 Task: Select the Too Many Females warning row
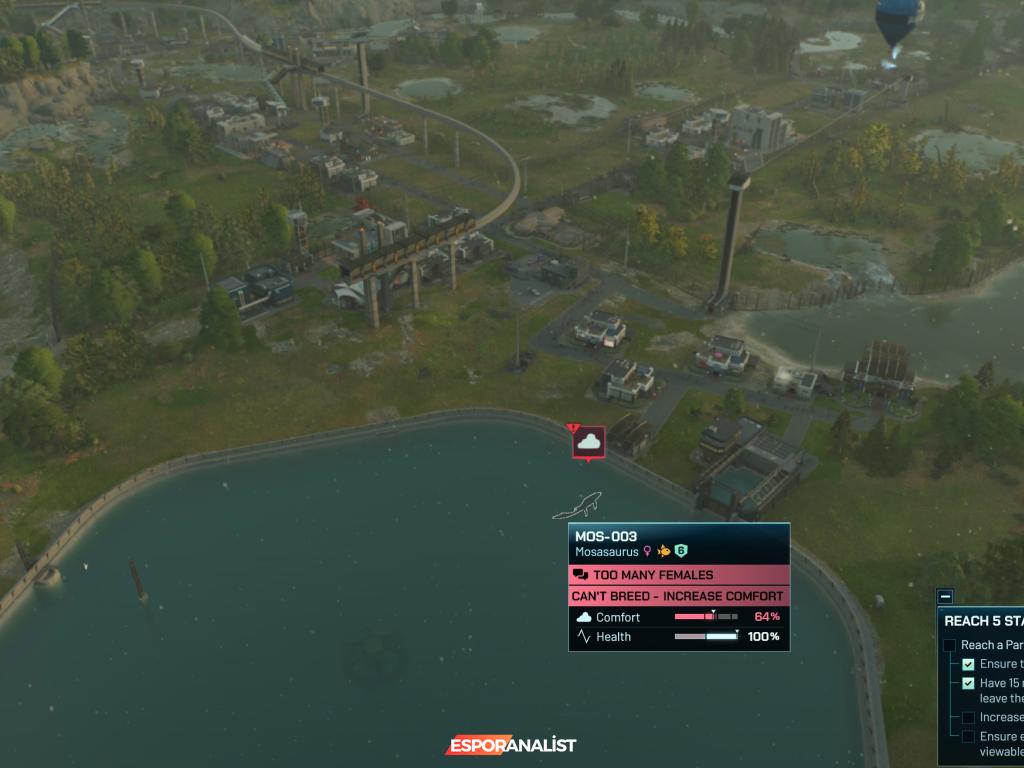(x=678, y=575)
